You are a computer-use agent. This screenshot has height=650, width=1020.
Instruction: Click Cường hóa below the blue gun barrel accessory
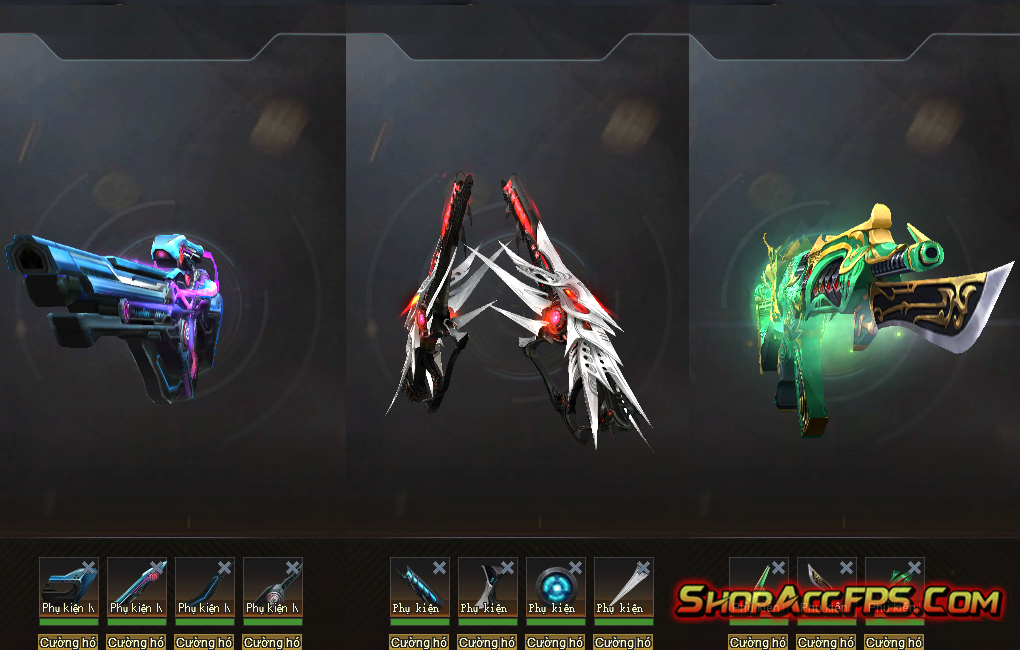(68, 642)
